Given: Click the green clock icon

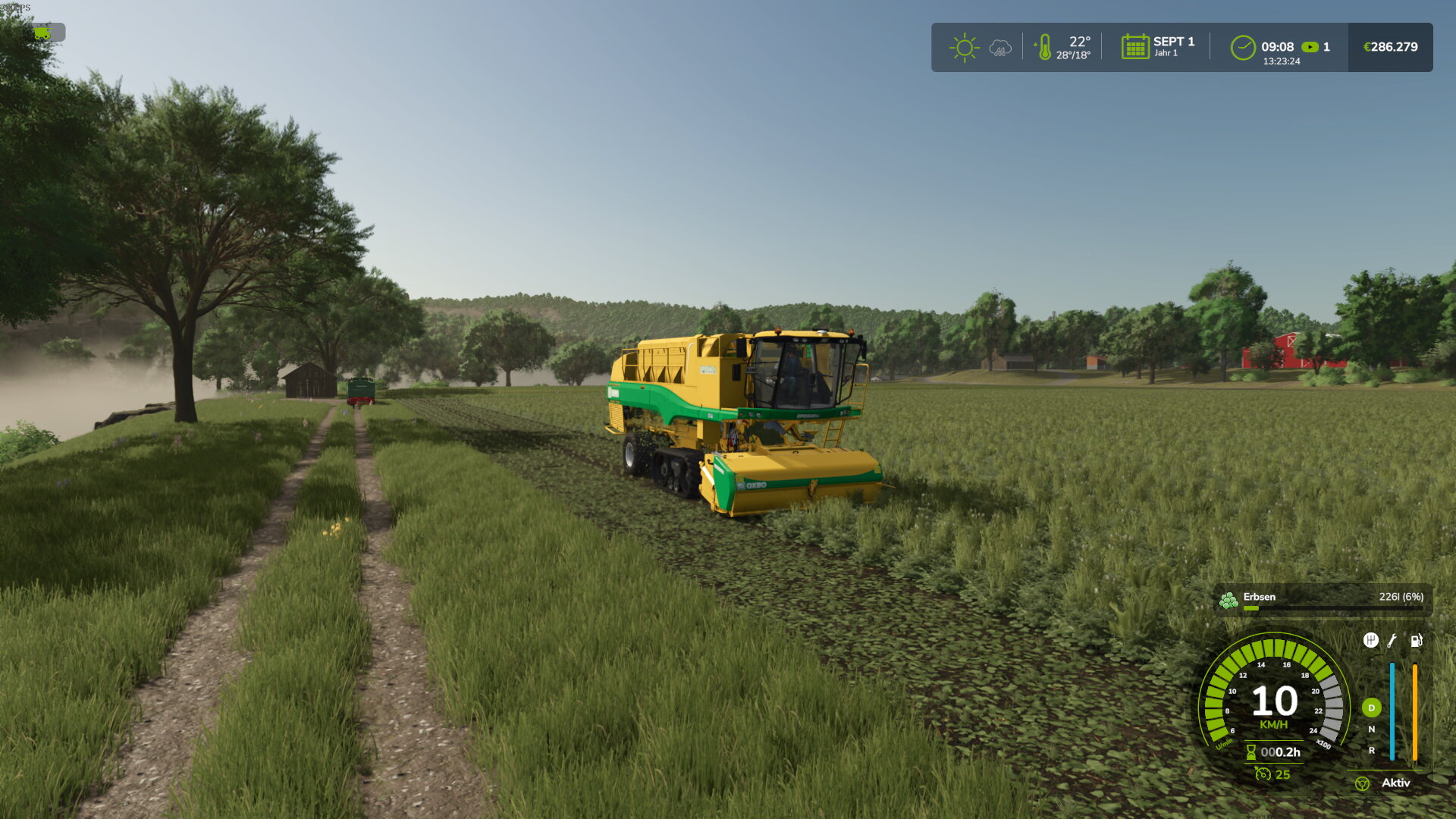Looking at the screenshot, I should tap(1243, 48).
